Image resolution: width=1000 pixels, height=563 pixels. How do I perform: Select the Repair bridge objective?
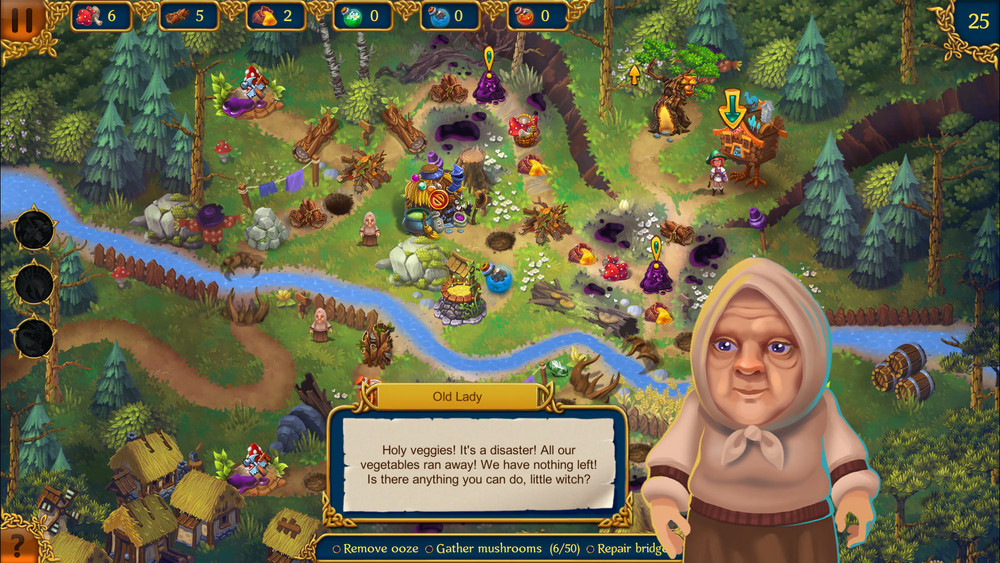point(625,549)
